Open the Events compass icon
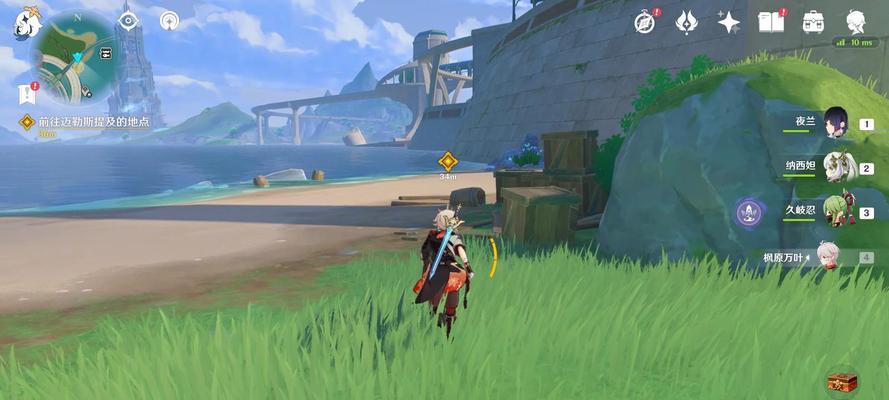 pos(646,21)
